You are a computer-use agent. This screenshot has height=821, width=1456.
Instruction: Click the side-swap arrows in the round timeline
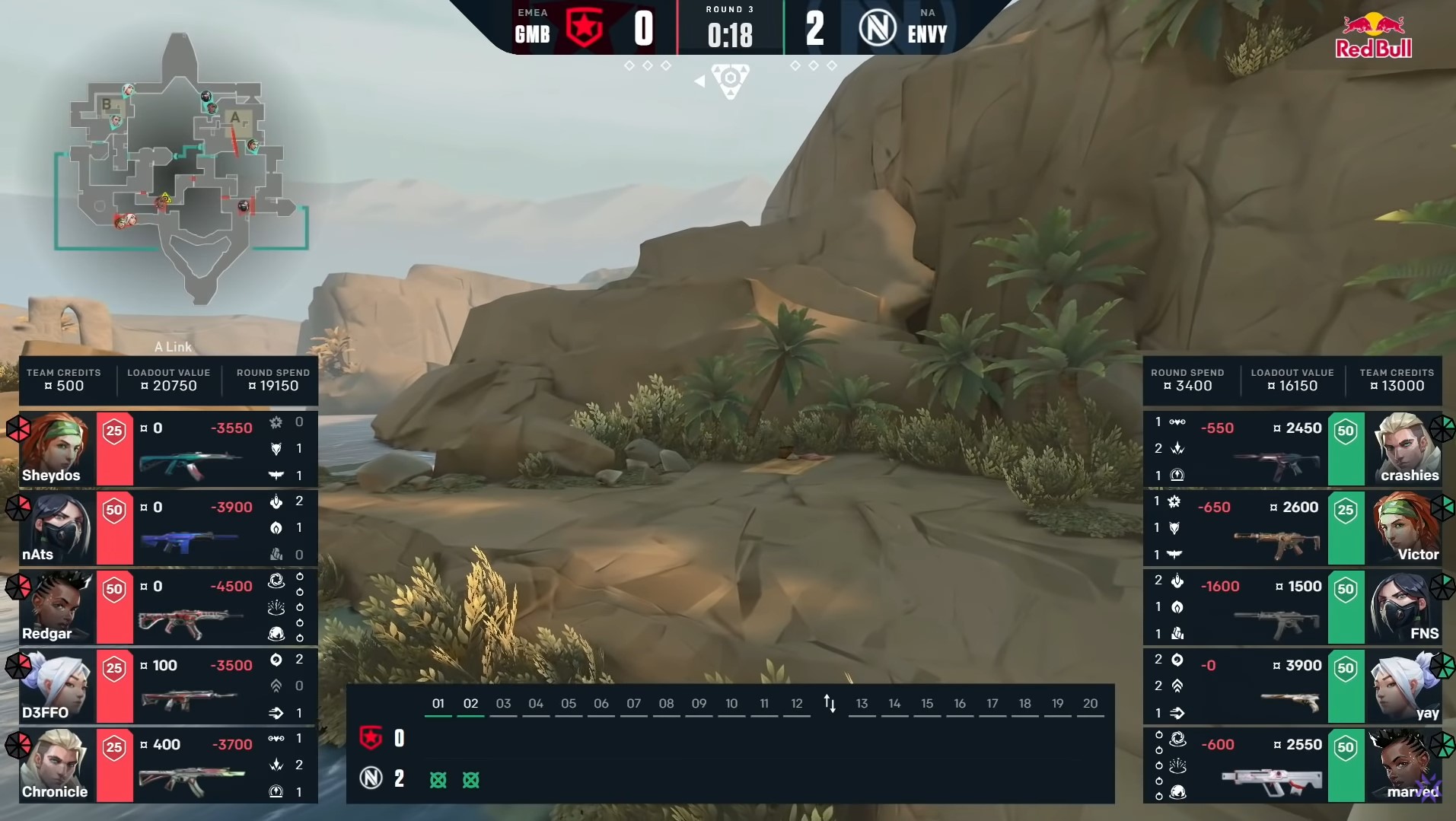[x=830, y=704]
